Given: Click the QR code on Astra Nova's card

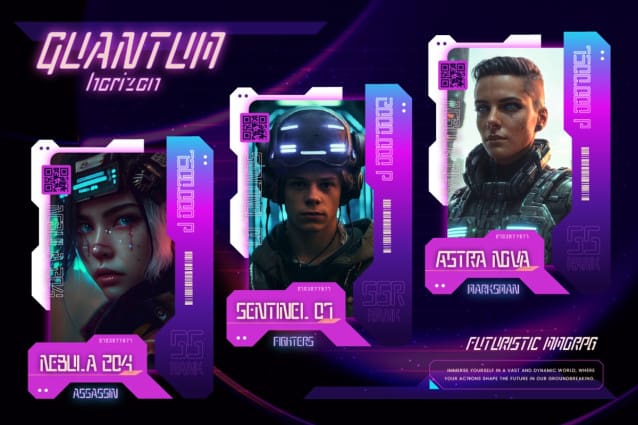Looking at the screenshot, I should (452, 75).
